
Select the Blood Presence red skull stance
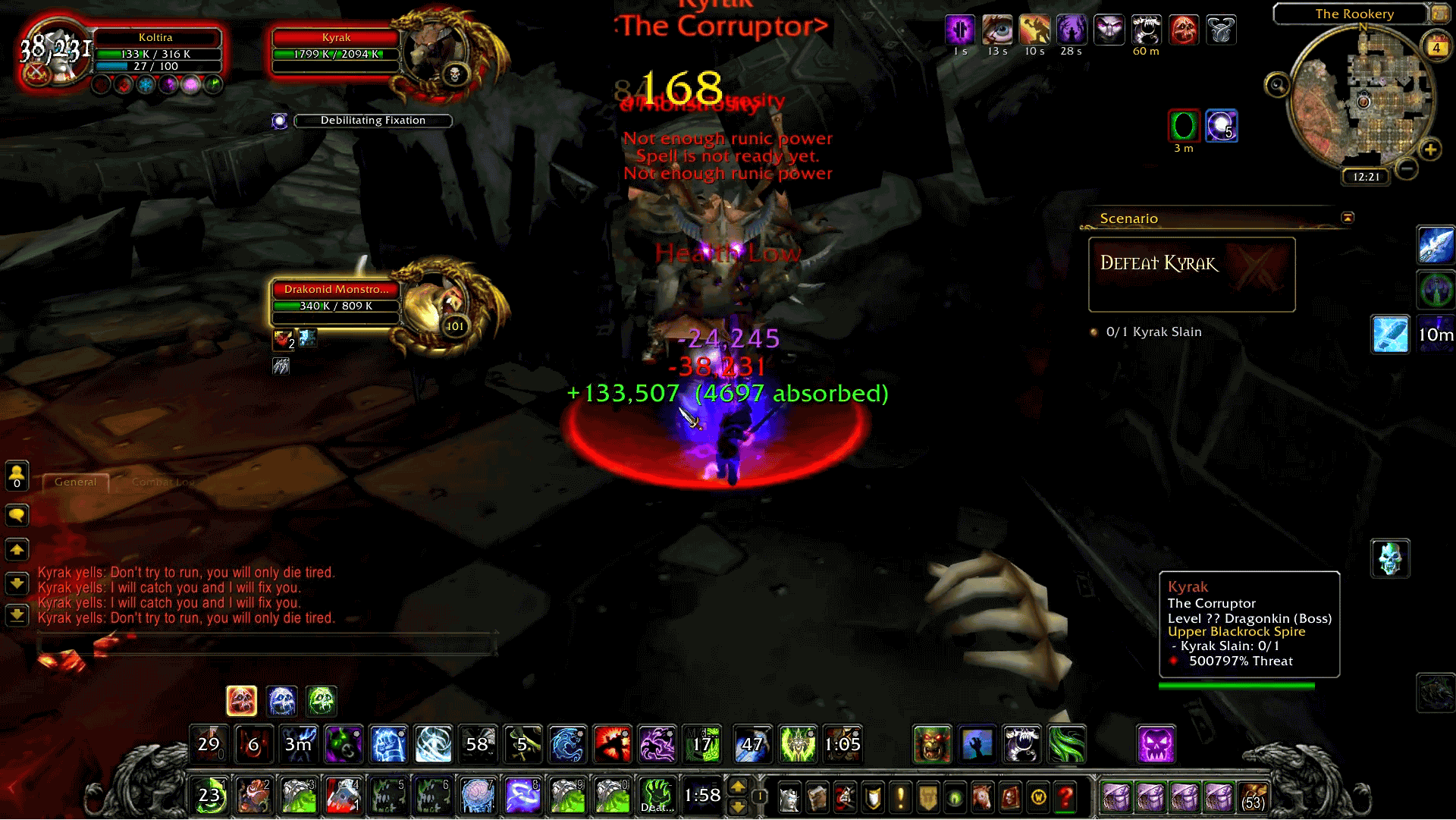pos(241,701)
